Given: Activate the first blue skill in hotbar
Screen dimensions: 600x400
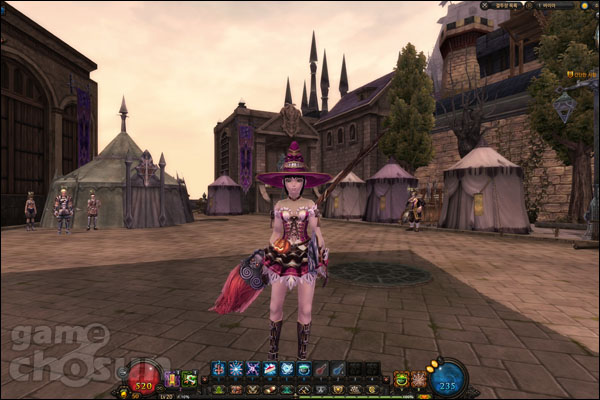Looking at the screenshot, I should [x=219, y=369].
